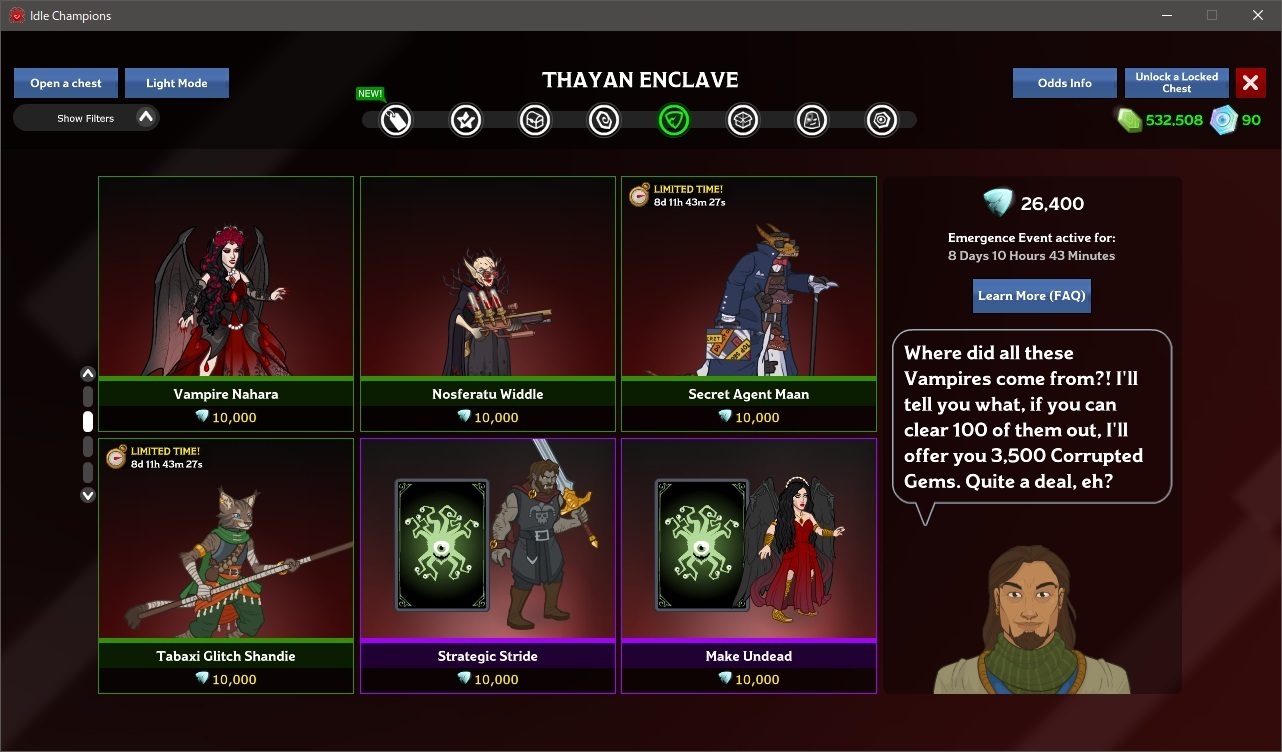Switch to the star badge tab
This screenshot has width=1282, height=752.
(466, 121)
